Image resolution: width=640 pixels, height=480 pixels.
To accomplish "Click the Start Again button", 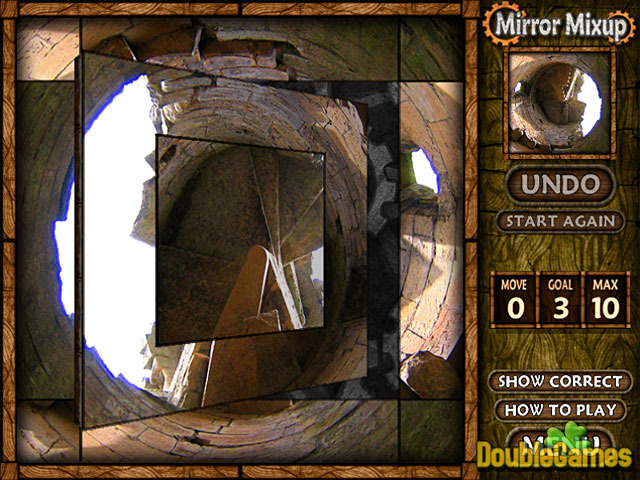I will click(x=560, y=221).
